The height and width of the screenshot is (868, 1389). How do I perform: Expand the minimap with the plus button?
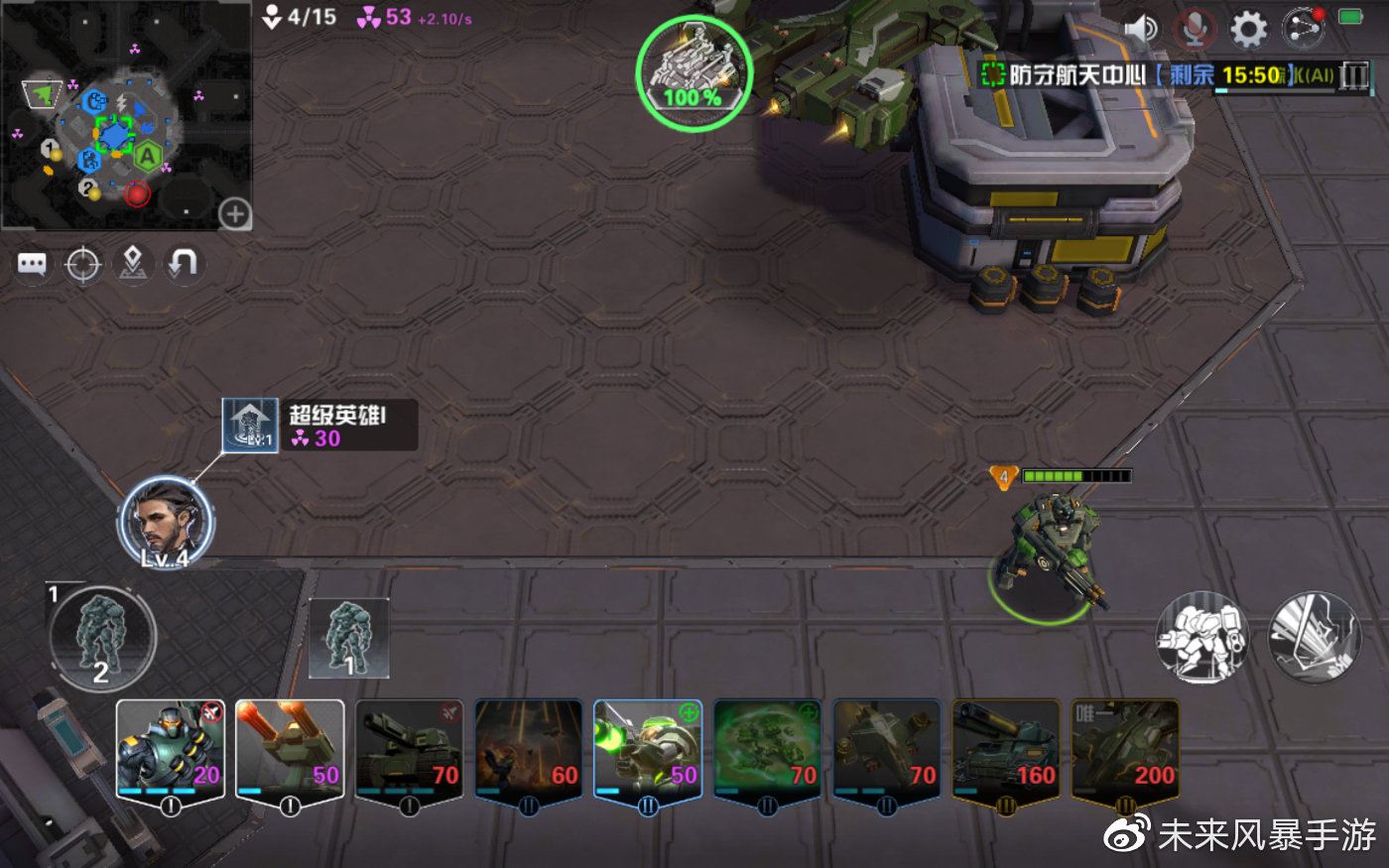[234, 213]
